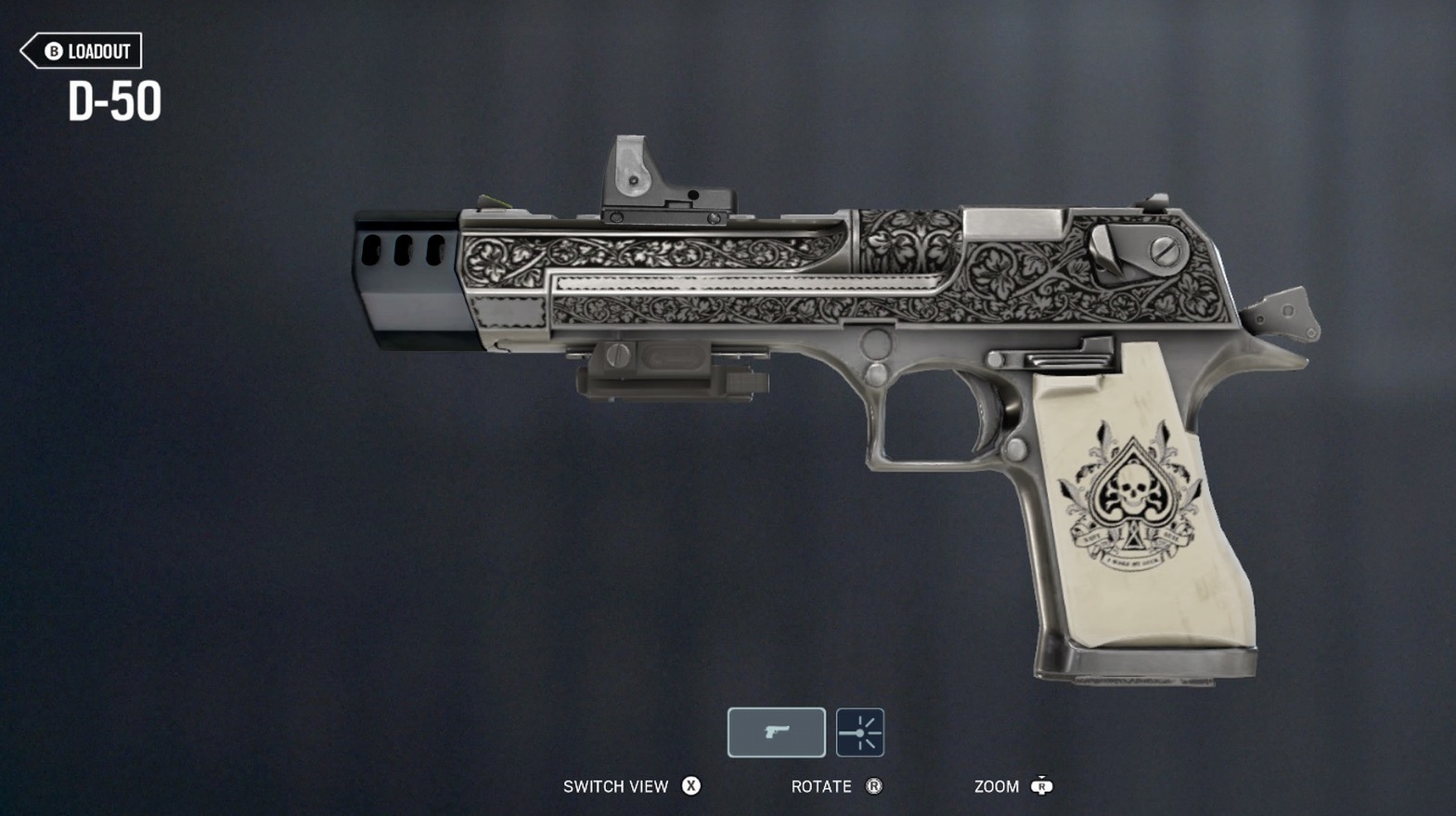Screen dimensions: 1456x816
Task: Select the pistol view icon
Action: (776, 732)
